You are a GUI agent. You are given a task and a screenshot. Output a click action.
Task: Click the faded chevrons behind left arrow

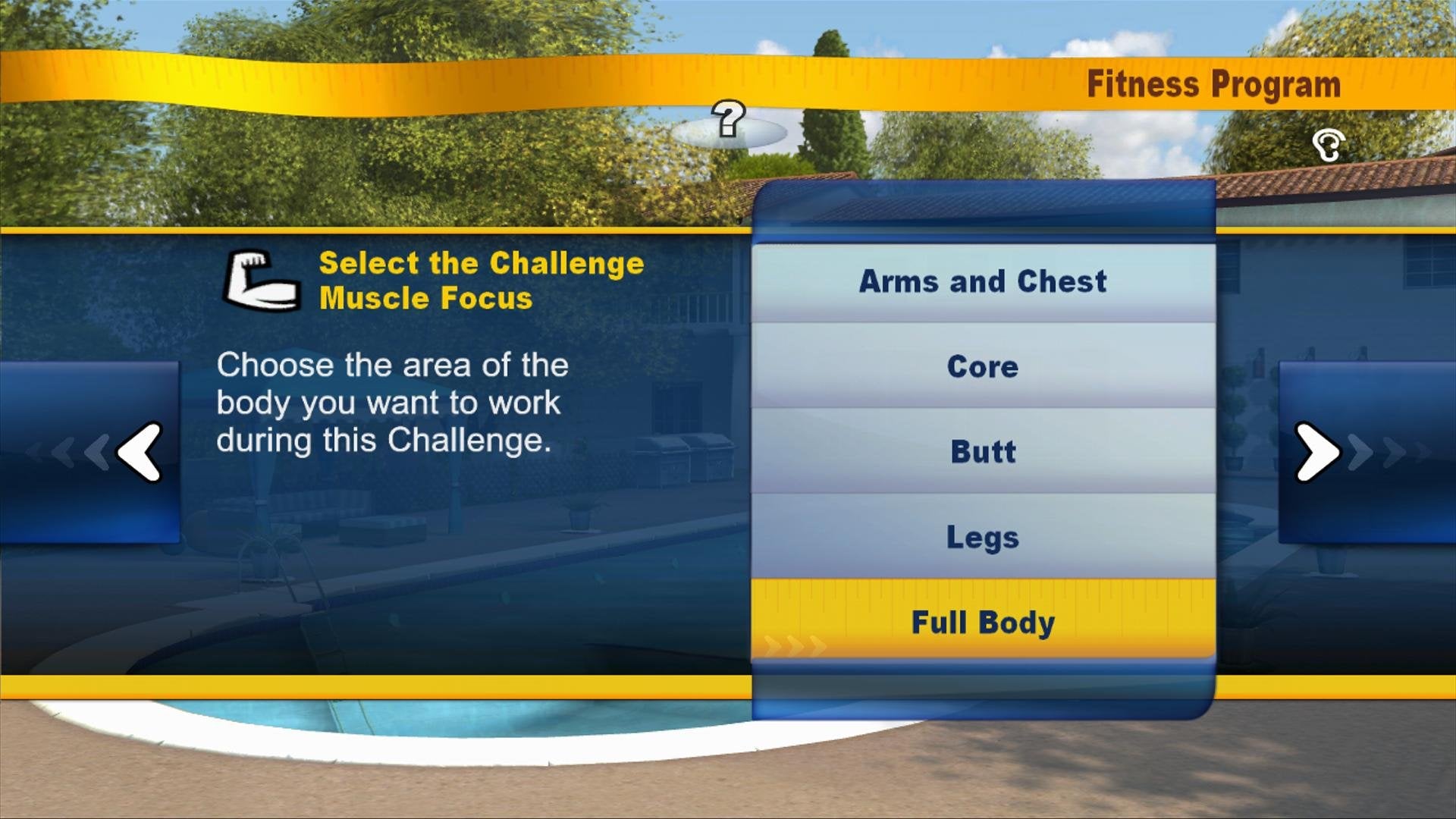pyautogui.click(x=68, y=451)
